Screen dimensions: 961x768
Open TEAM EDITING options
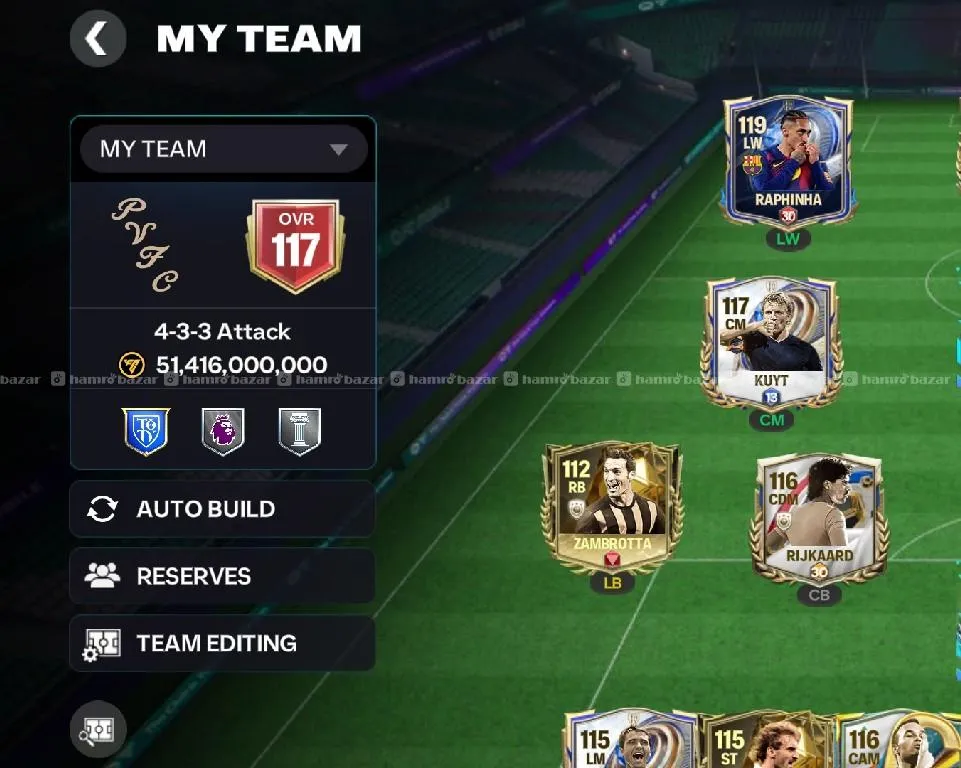222,643
